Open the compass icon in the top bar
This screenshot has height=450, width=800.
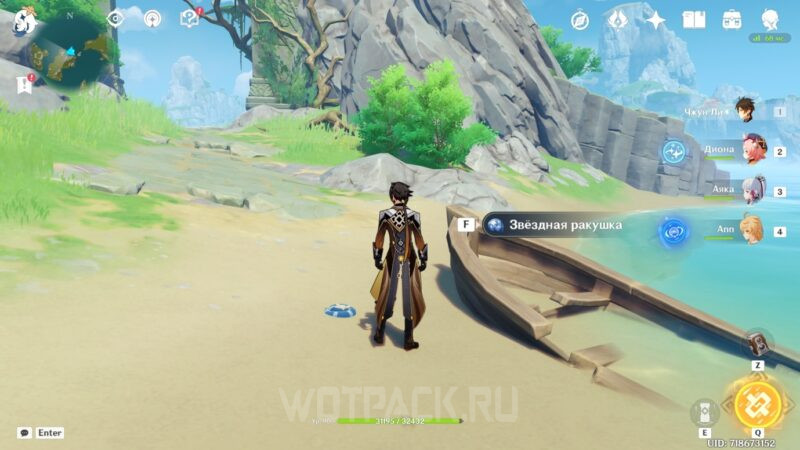tap(580, 20)
